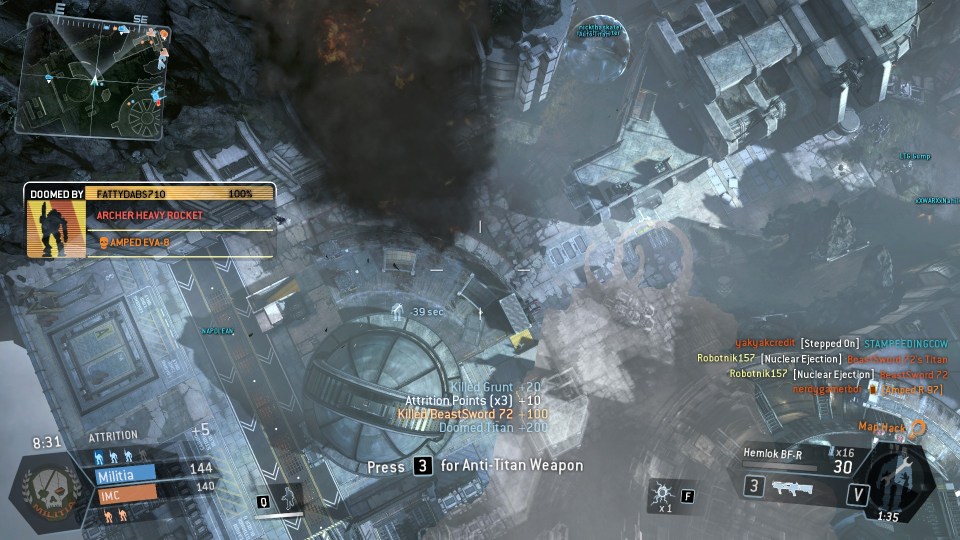960x540 pixels.
Task: Click the Amped EVA-8 entry
Action: click(x=138, y=241)
